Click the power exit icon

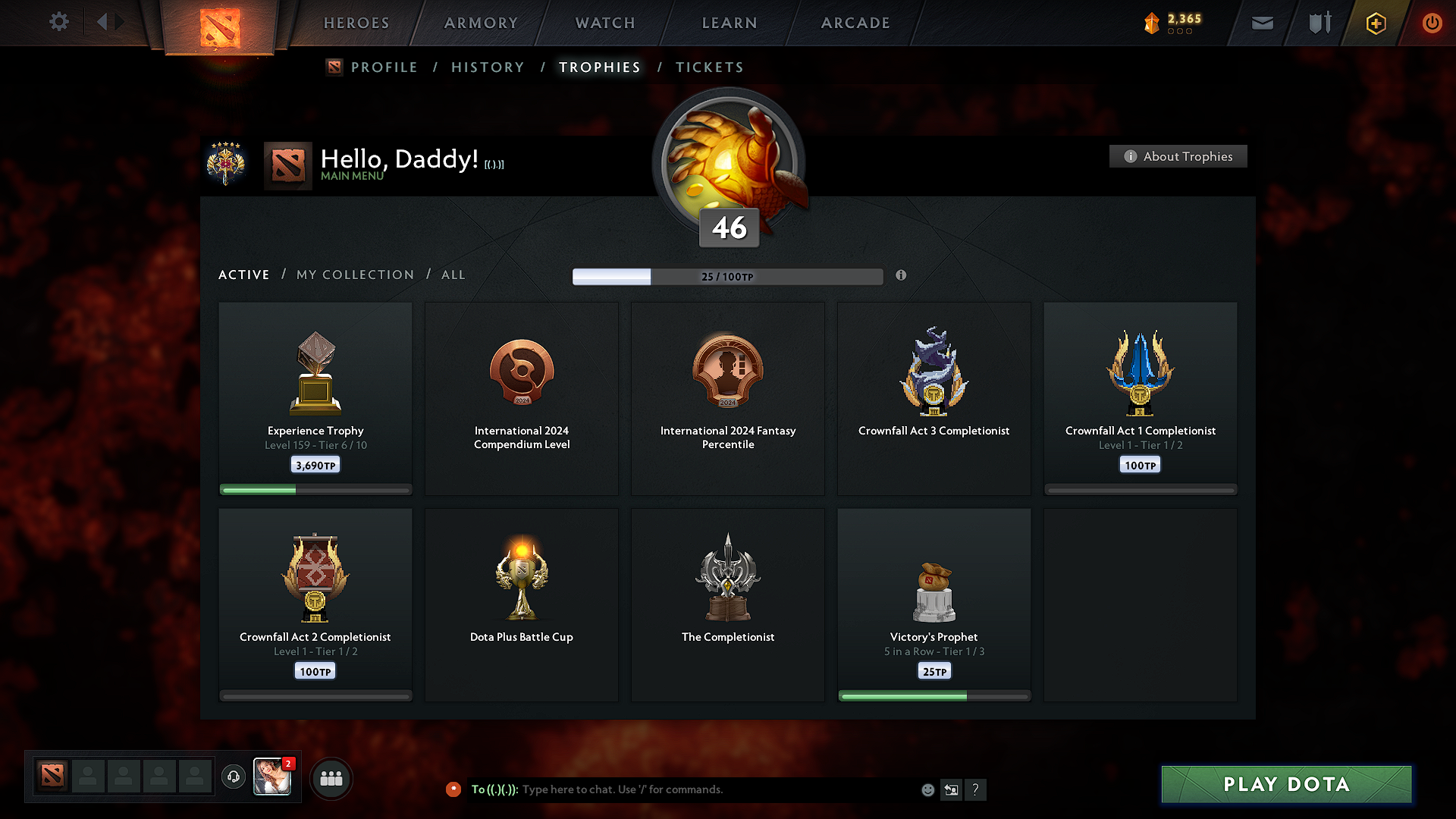tap(1432, 23)
